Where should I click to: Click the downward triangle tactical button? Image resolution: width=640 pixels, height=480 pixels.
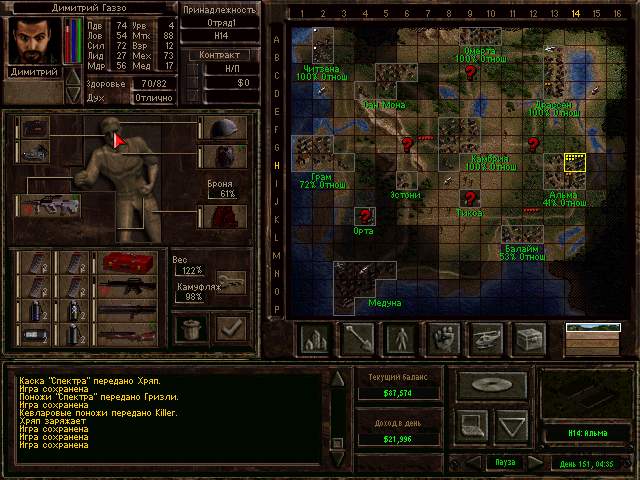click(x=511, y=425)
